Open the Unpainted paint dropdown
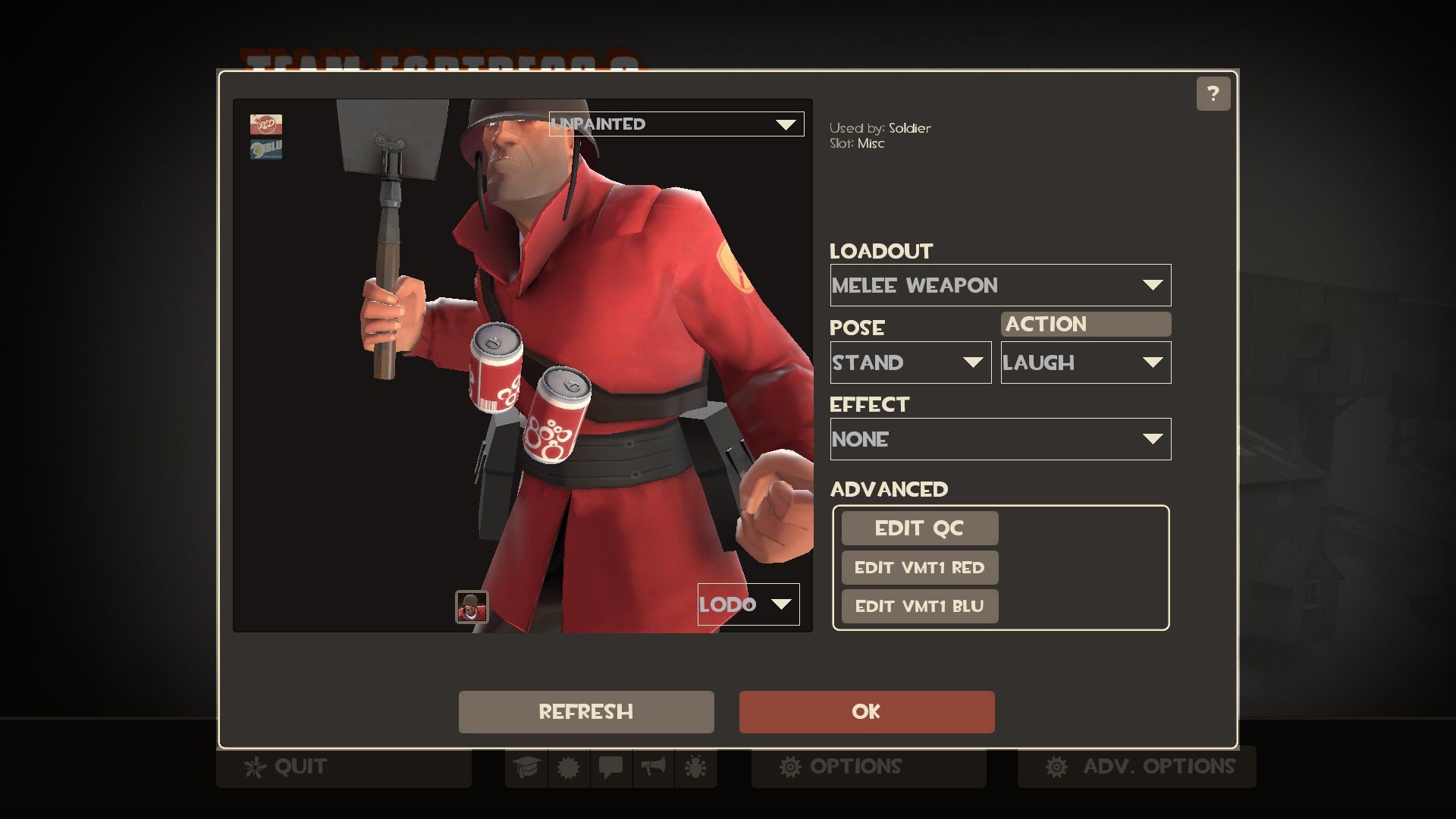The height and width of the screenshot is (819, 1456). 676,124
